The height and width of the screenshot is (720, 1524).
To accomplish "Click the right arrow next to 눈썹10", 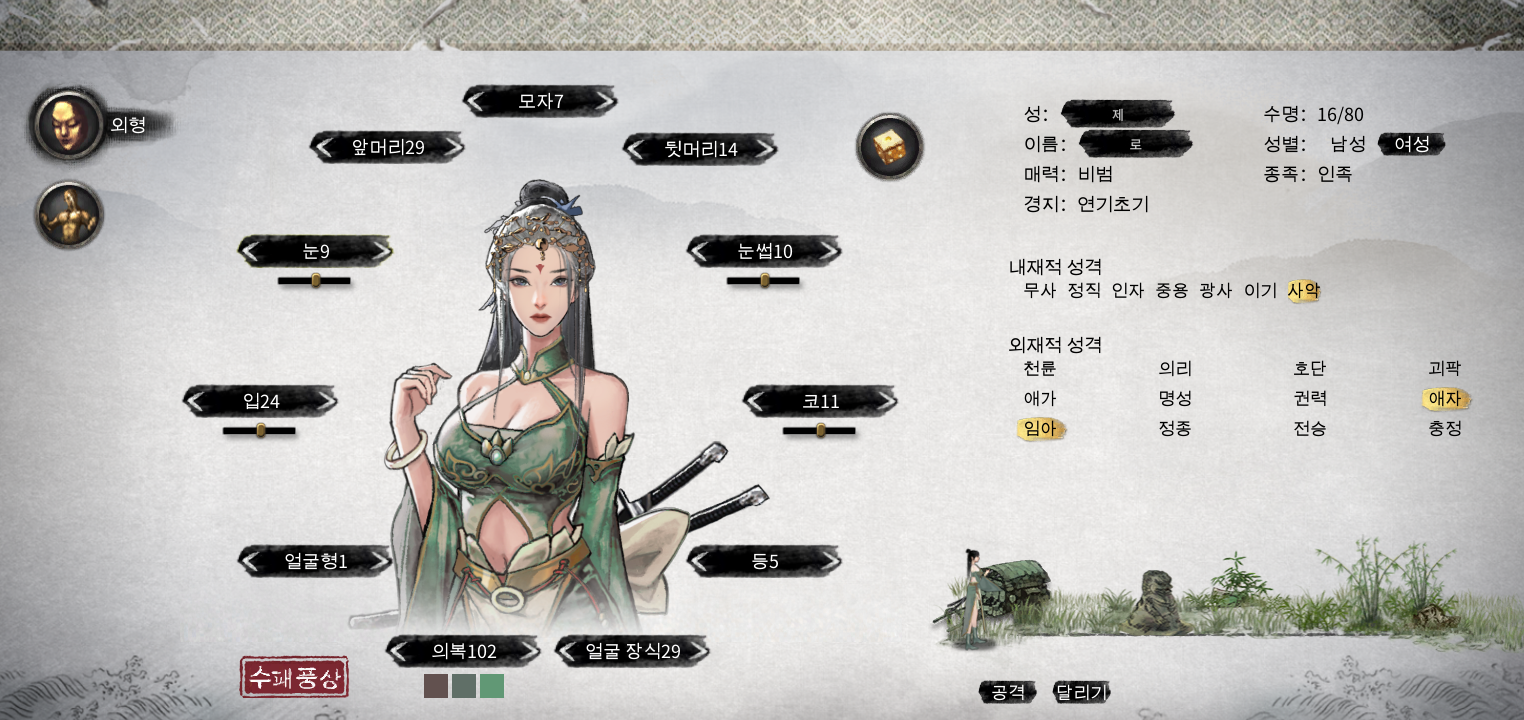I will [x=827, y=251].
